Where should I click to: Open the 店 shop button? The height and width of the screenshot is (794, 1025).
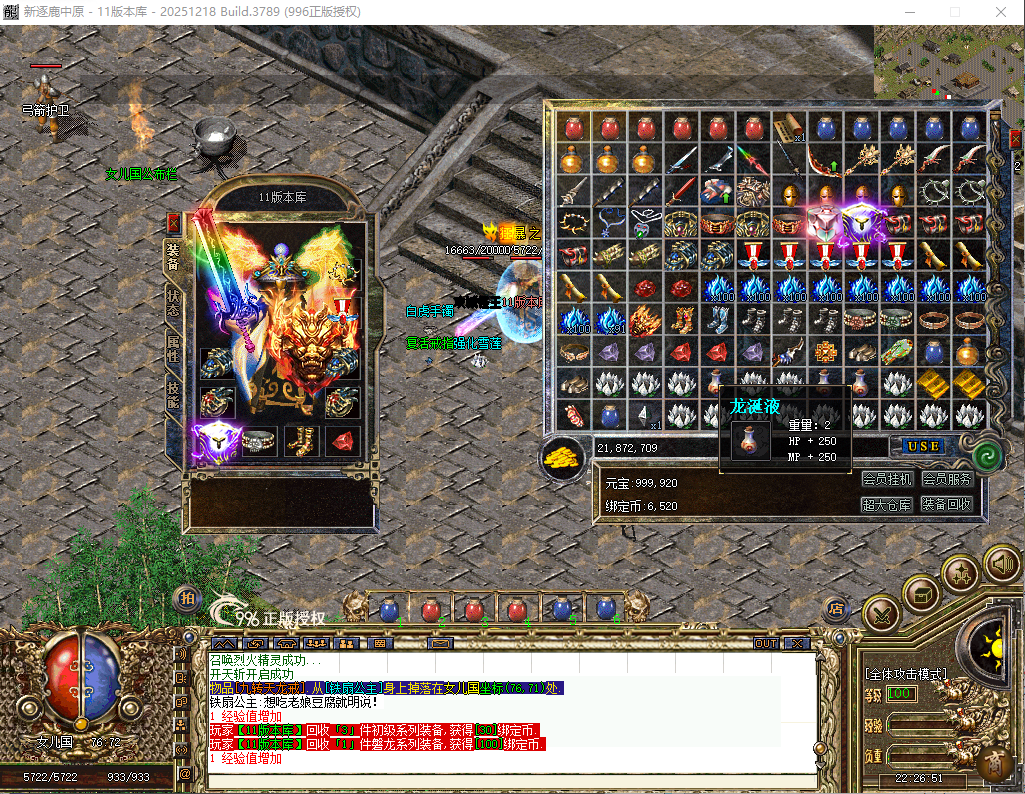835,608
